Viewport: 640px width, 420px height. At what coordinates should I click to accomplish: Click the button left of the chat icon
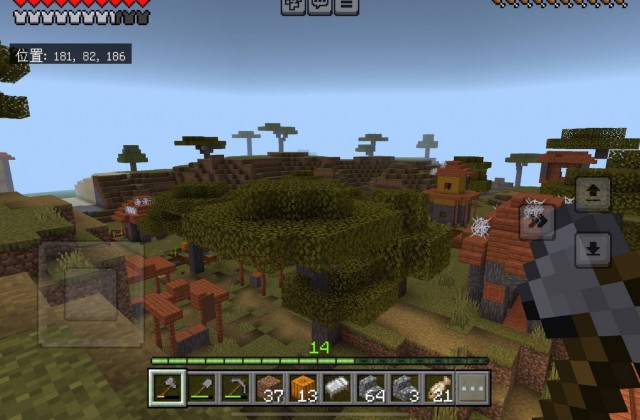[x=293, y=6]
